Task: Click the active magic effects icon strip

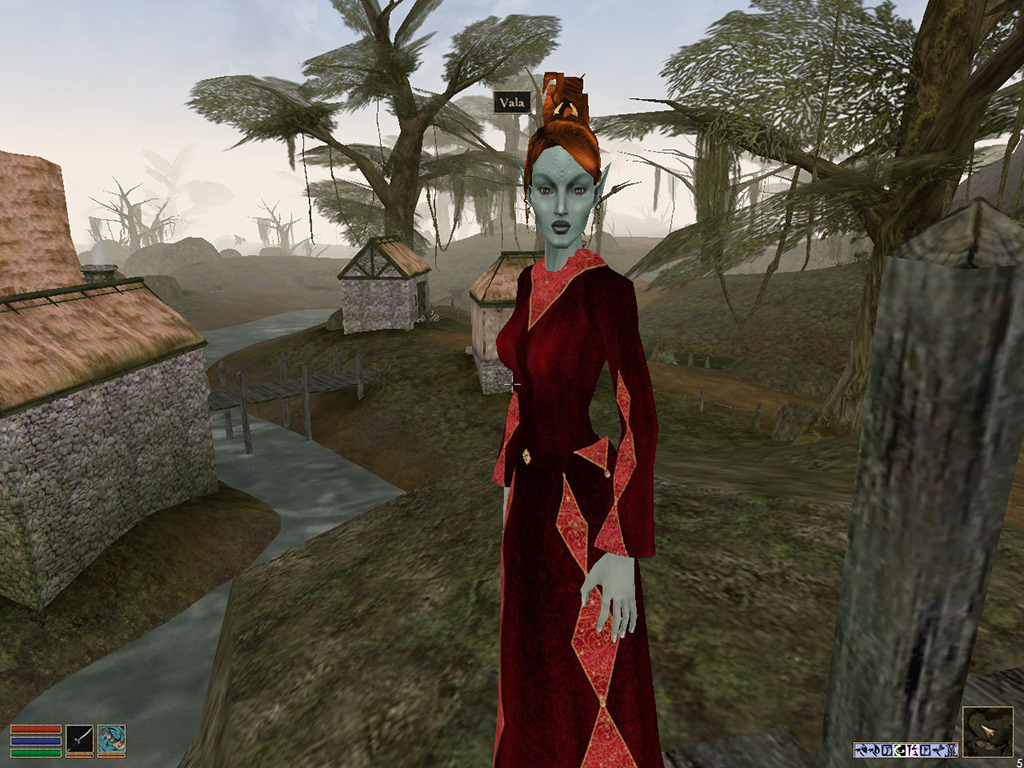Action: 905,749
